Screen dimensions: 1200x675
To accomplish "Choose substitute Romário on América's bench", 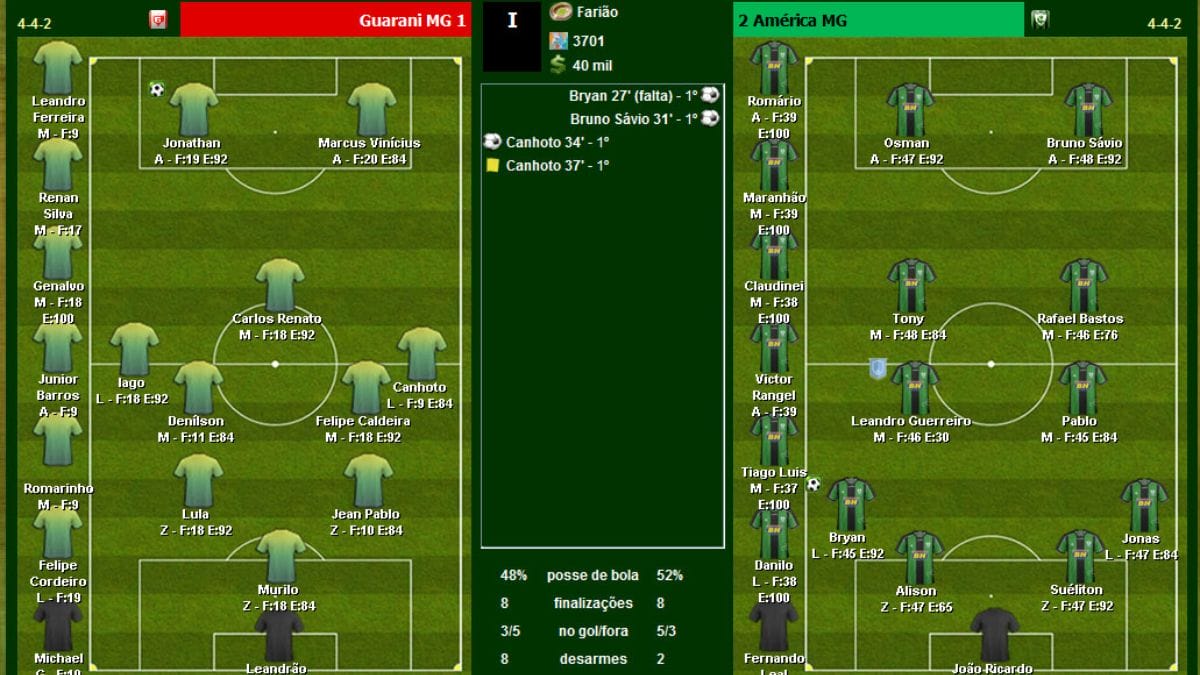I will tap(774, 67).
